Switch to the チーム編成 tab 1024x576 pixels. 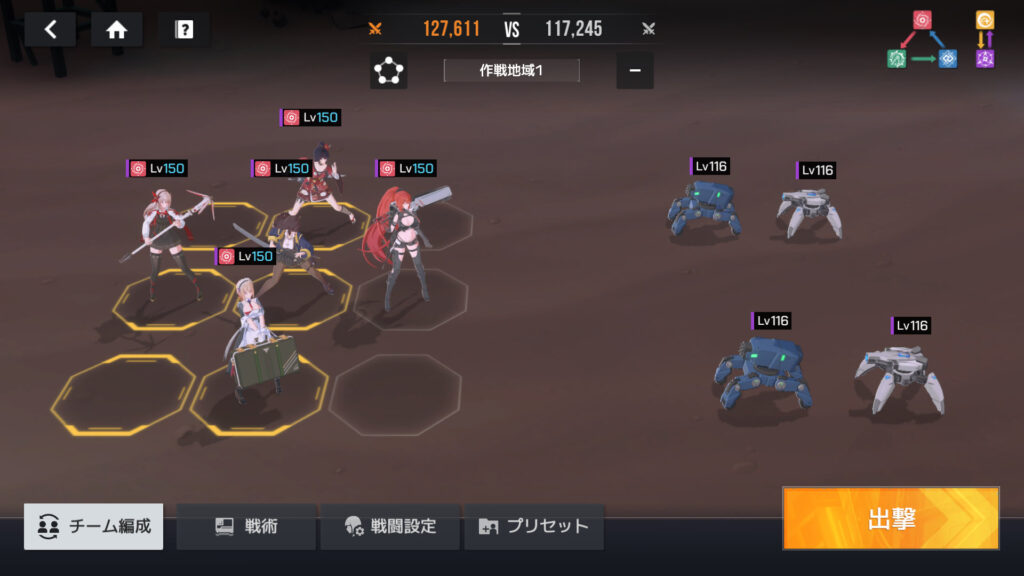click(x=94, y=526)
